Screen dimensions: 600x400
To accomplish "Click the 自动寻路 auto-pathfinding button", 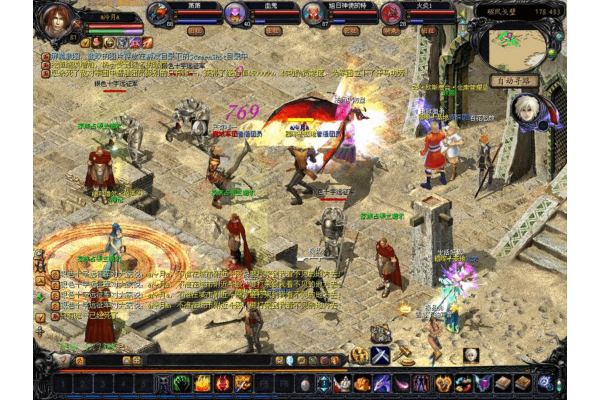I will [x=513, y=80].
